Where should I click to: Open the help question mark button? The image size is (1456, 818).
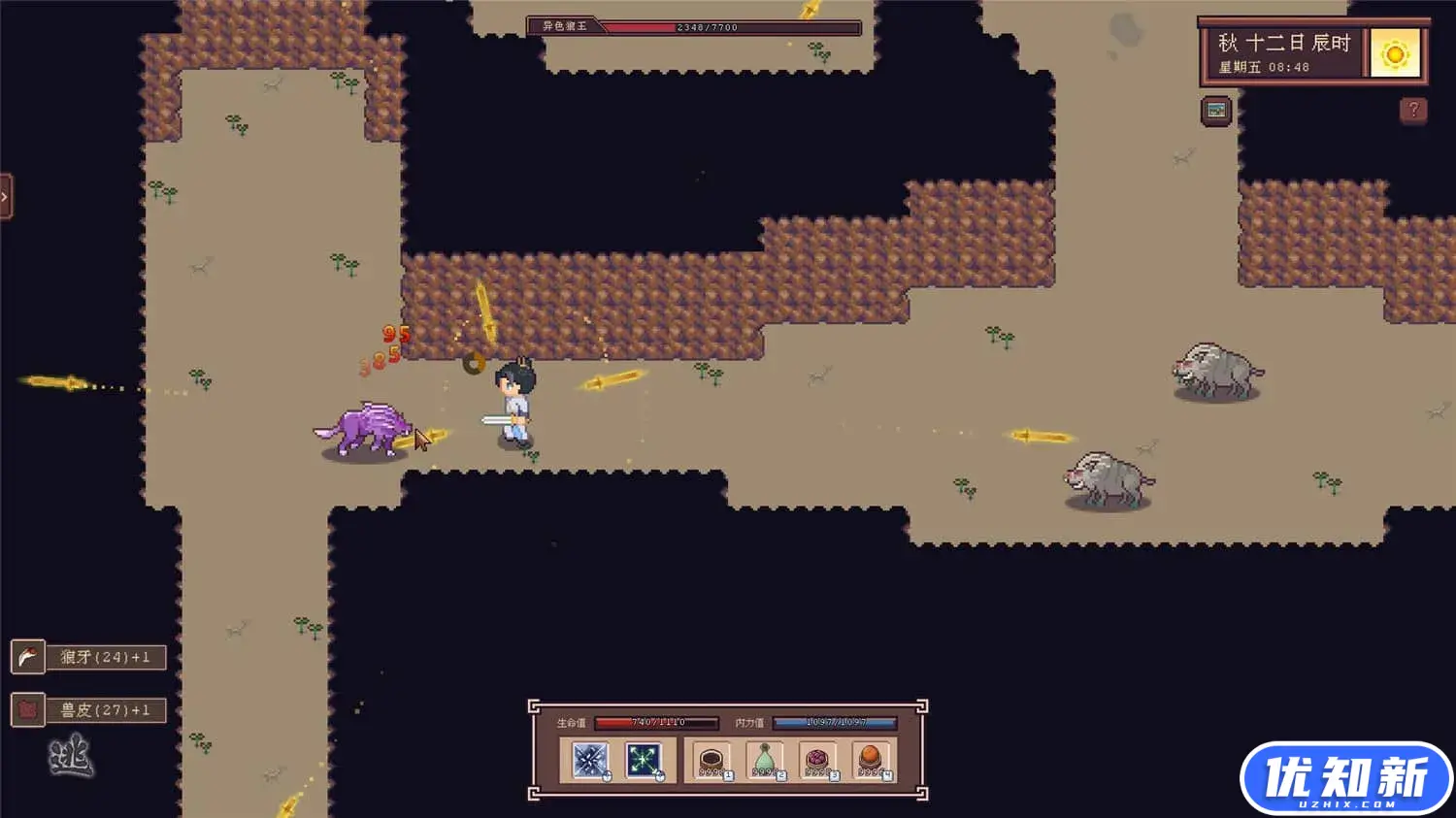[1413, 110]
